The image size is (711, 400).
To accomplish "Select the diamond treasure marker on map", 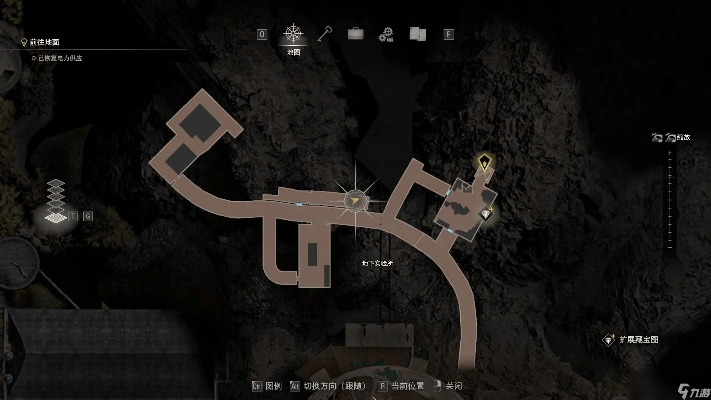I will click(x=486, y=214).
